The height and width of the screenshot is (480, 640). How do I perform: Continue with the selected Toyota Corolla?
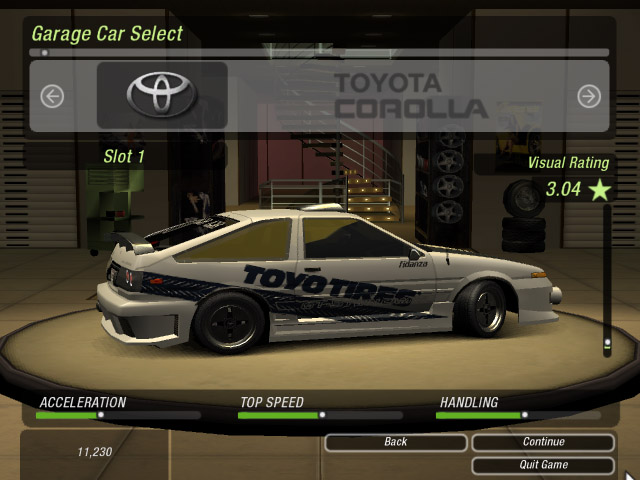tap(543, 442)
